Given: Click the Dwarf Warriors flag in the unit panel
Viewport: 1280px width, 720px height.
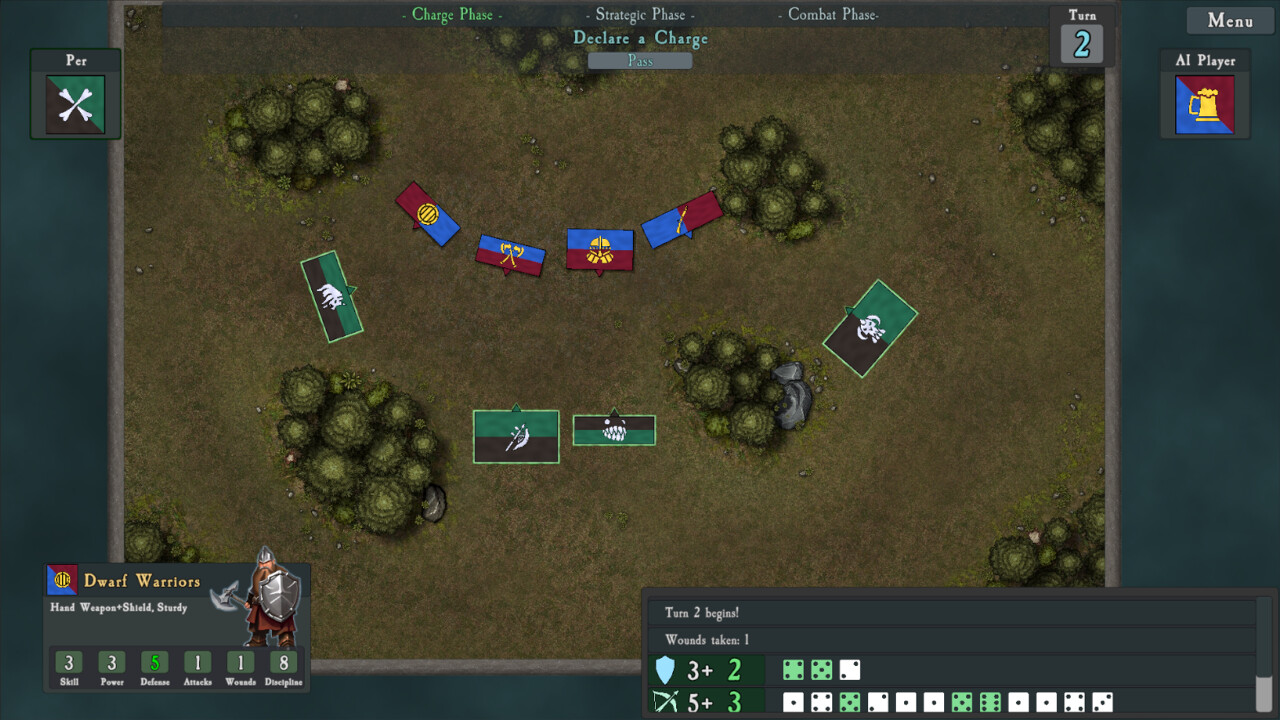Looking at the screenshot, I should tap(60, 578).
